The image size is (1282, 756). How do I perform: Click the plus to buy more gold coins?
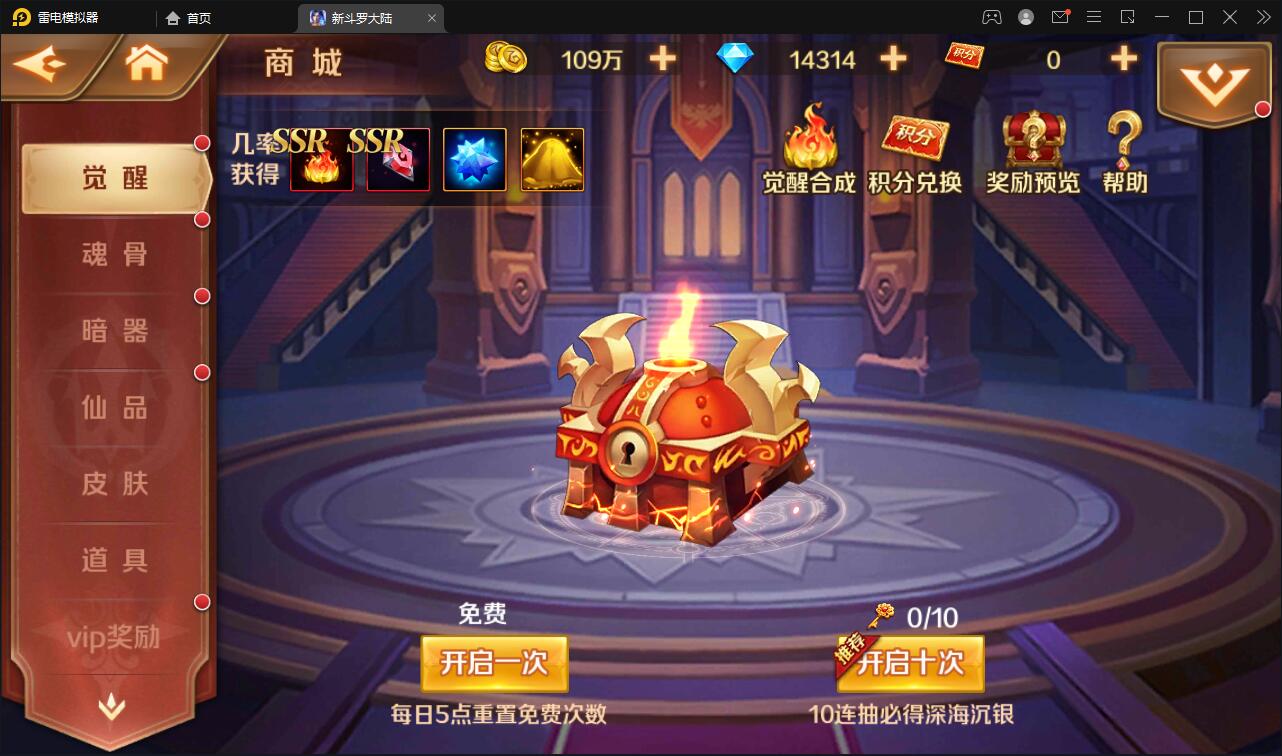661,59
